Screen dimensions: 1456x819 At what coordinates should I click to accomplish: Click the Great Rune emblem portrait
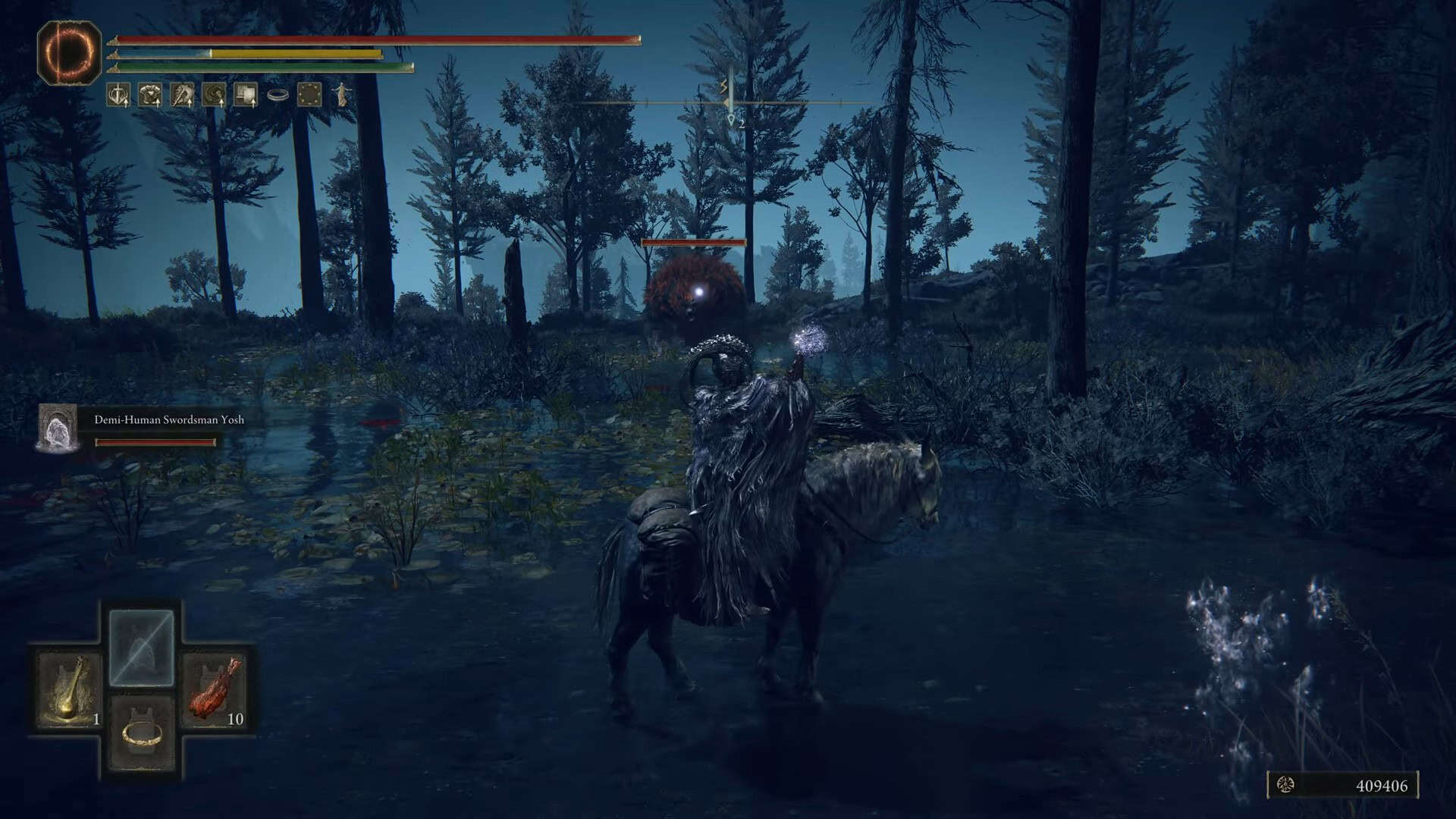click(69, 52)
